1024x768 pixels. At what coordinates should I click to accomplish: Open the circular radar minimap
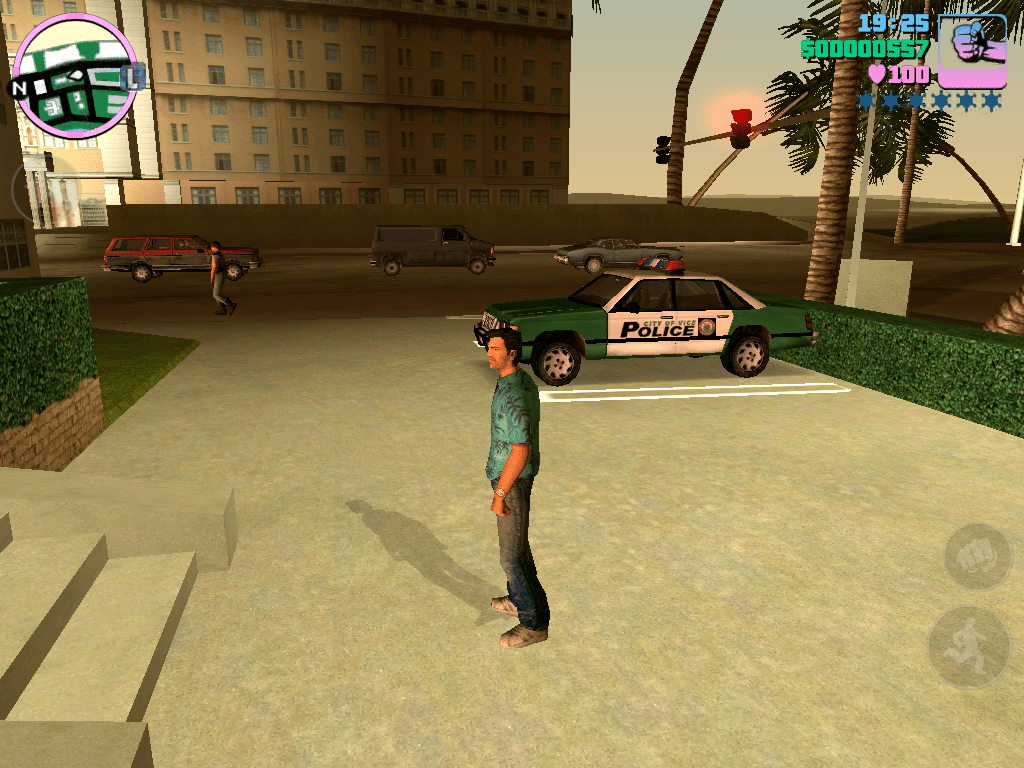pos(75,74)
